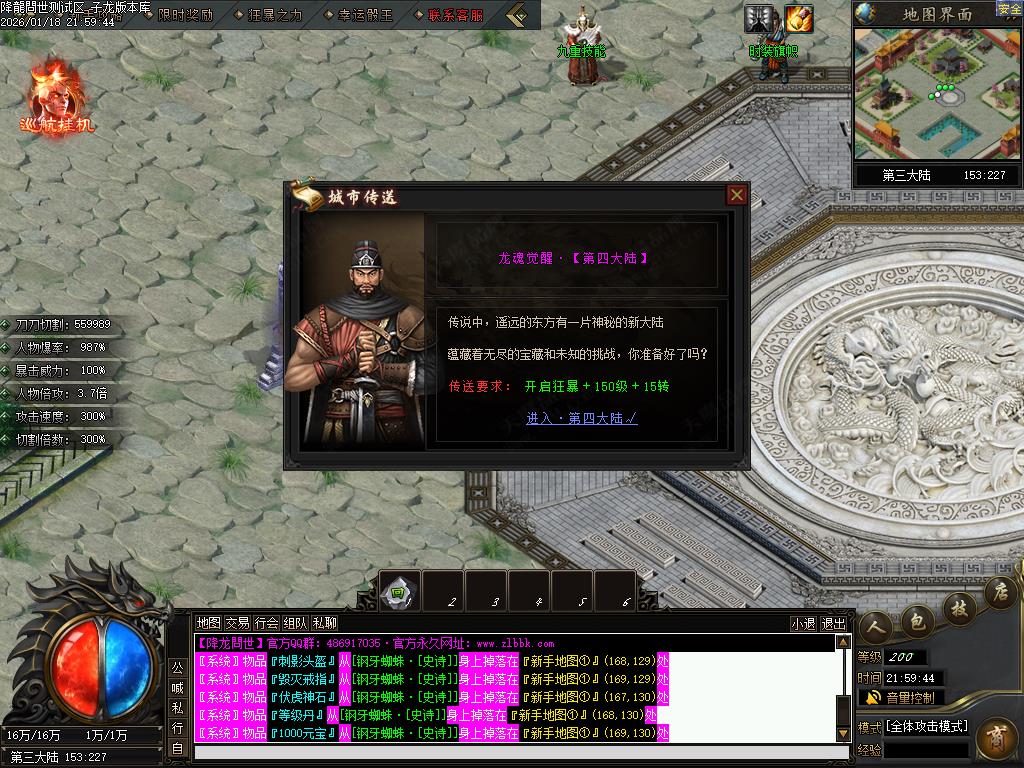Exit the game with 退出 button

[x=833, y=623]
